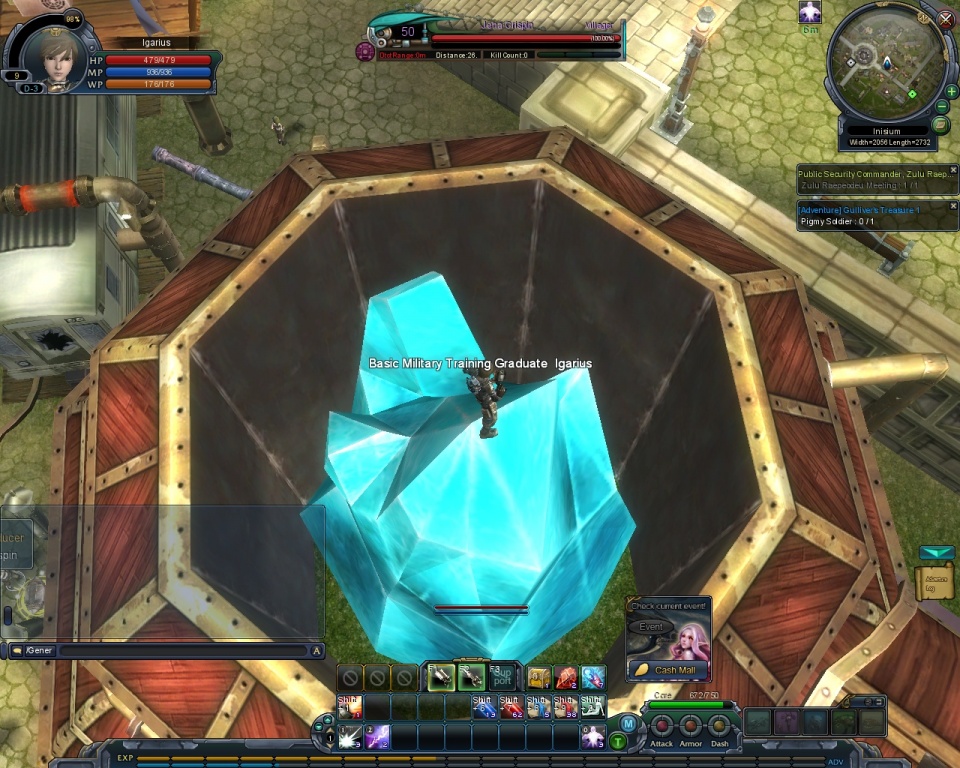Close the Gulliver's Treasure quest tracker
The width and height of the screenshot is (960, 768).
tap(953, 207)
